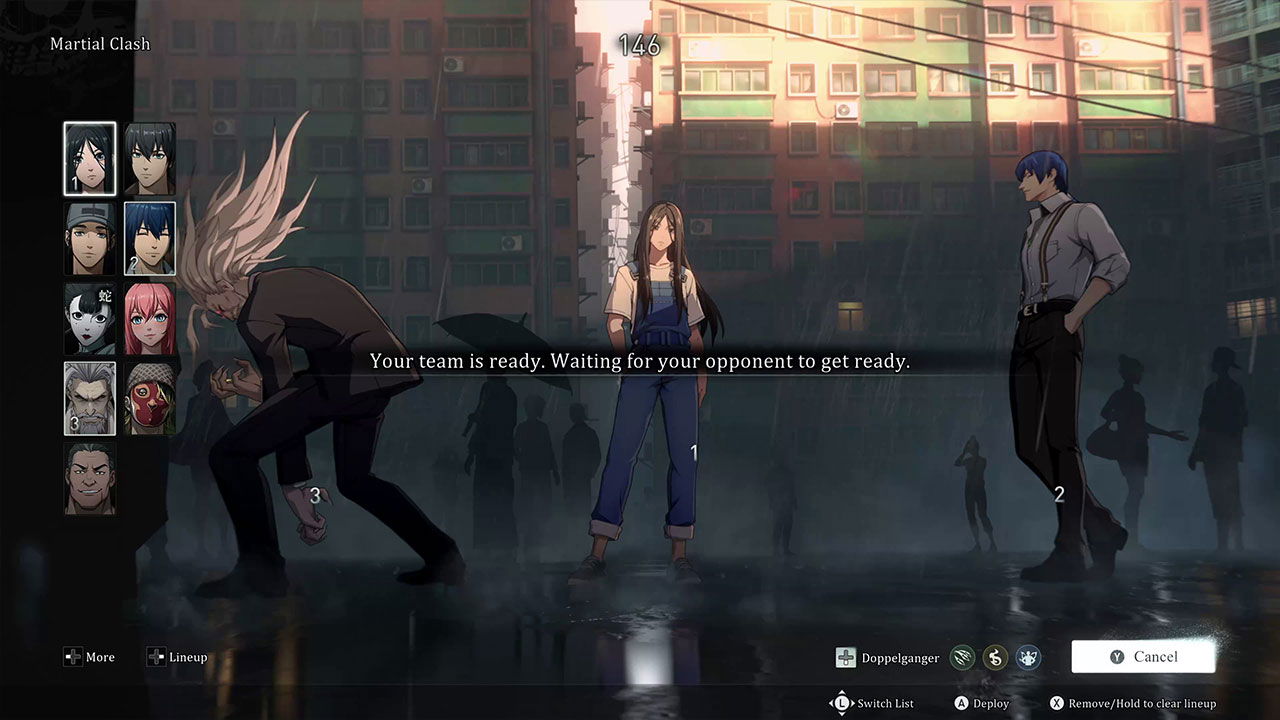The height and width of the screenshot is (720, 1280).
Task: Click the blue meditating figure skill icon
Action: tap(1027, 657)
